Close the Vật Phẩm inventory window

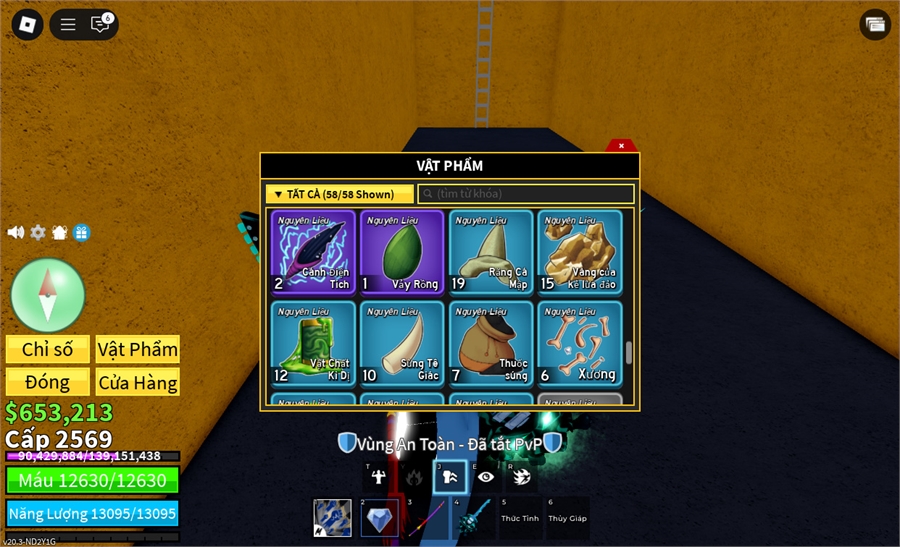click(621, 146)
